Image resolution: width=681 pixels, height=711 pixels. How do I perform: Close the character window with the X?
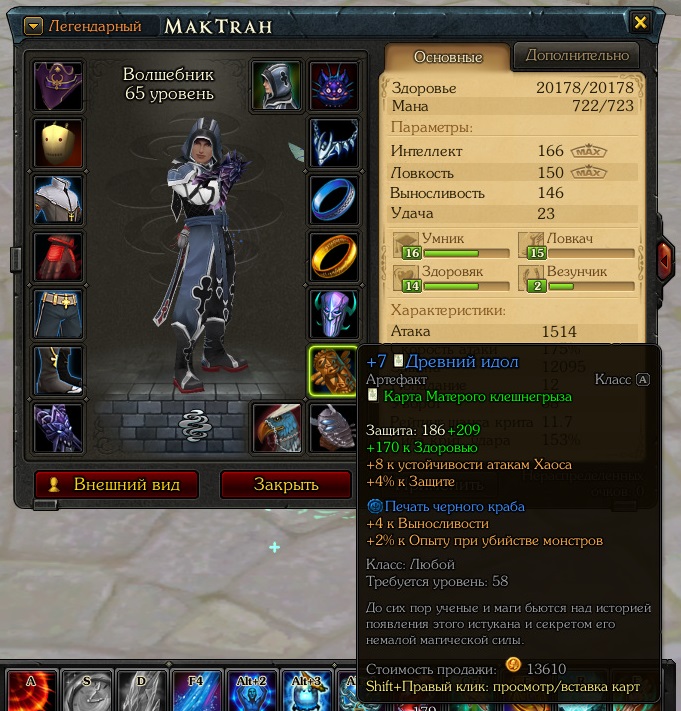[x=641, y=23]
